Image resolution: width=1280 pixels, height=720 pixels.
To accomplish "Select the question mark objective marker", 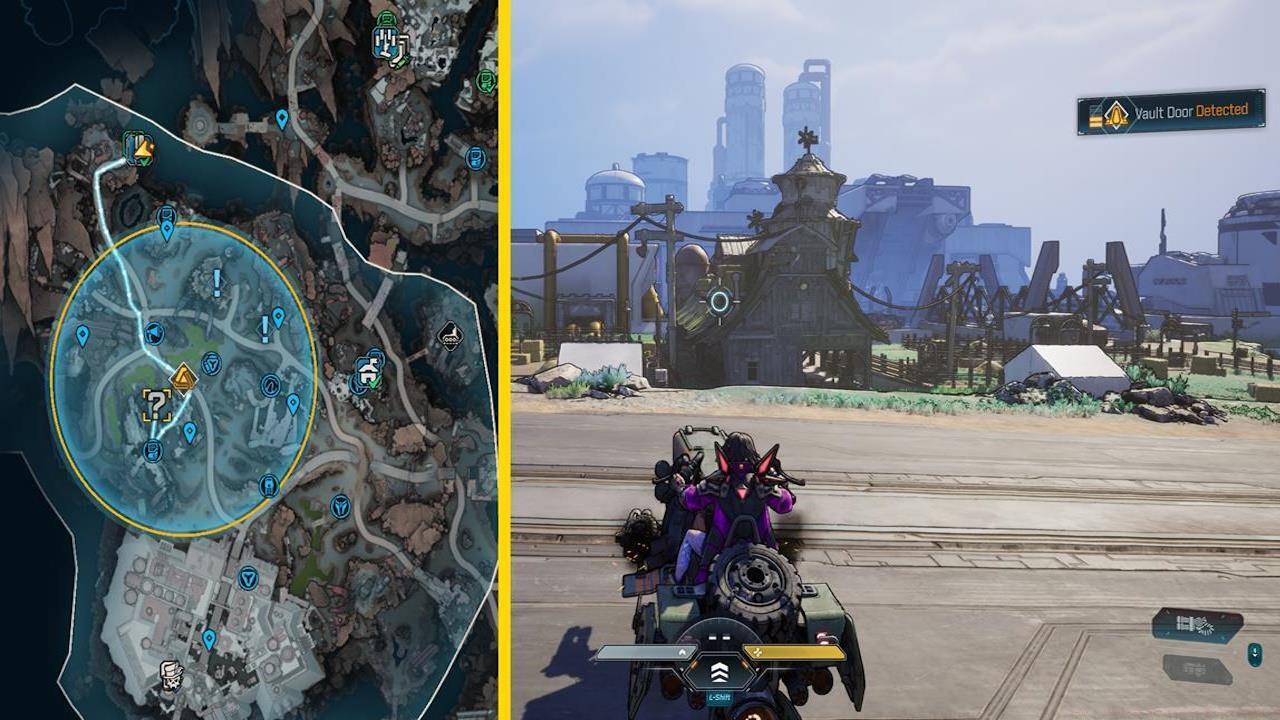I will click(x=156, y=406).
